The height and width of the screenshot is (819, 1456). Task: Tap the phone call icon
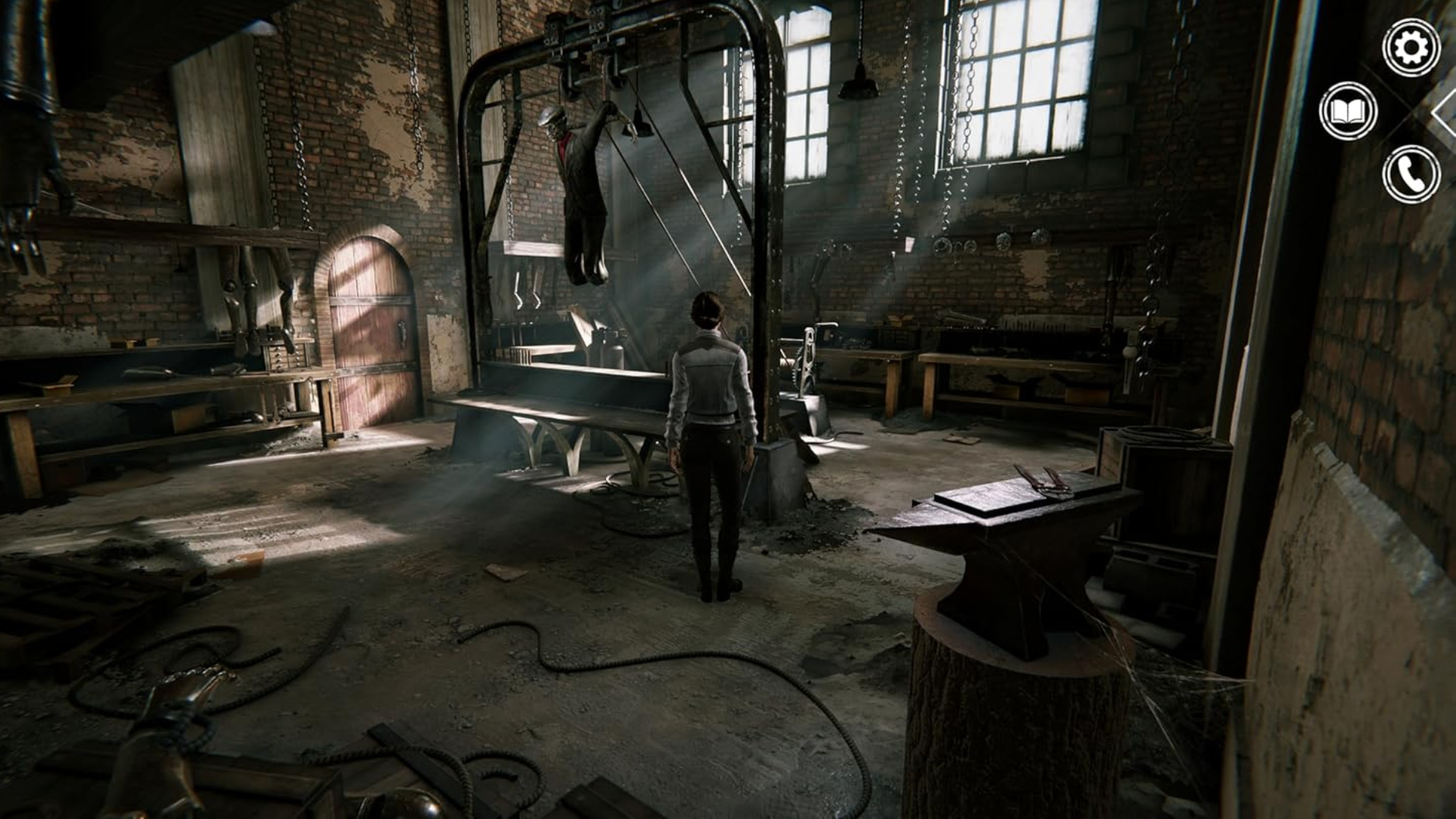click(x=1410, y=174)
